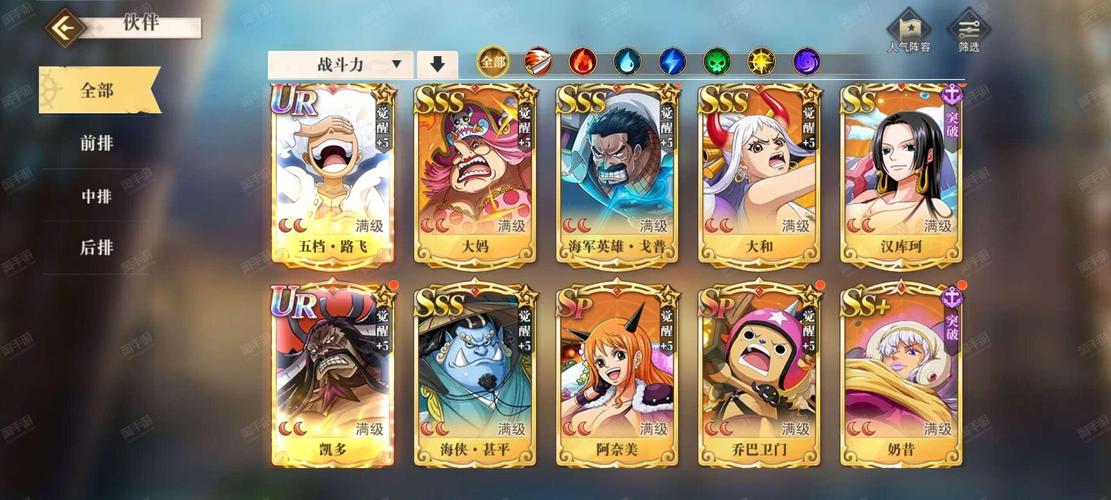Choose the 阿奈美 SP card
The image size is (1111, 500).
(617, 375)
